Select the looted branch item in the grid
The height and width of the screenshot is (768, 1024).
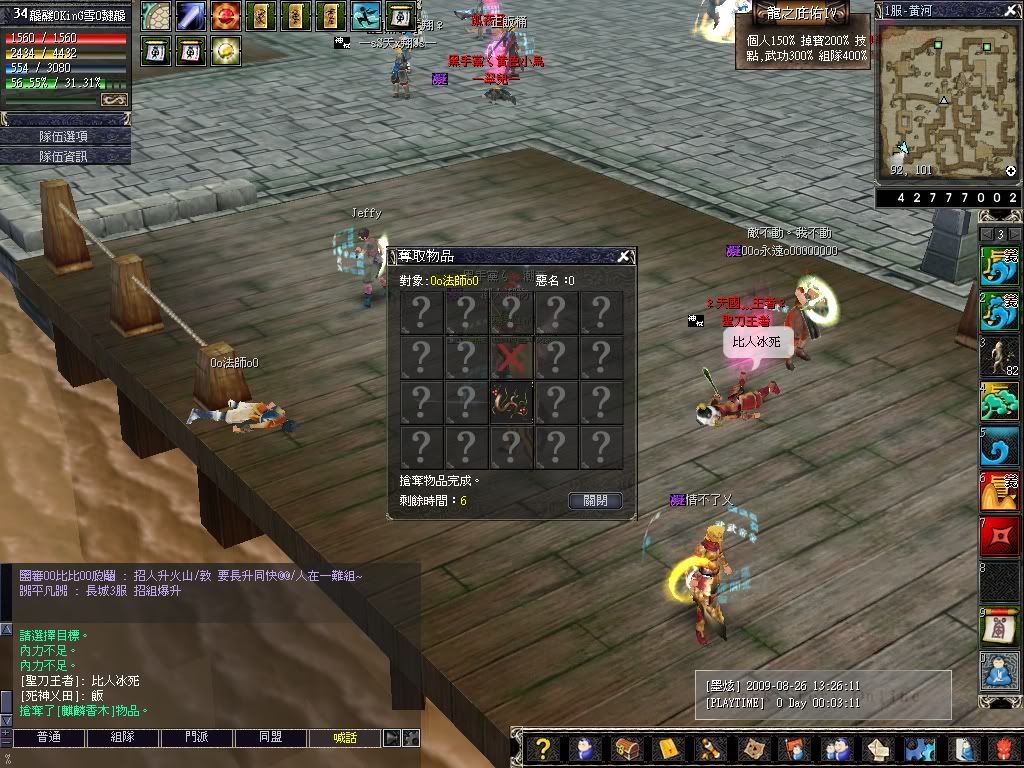511,402
